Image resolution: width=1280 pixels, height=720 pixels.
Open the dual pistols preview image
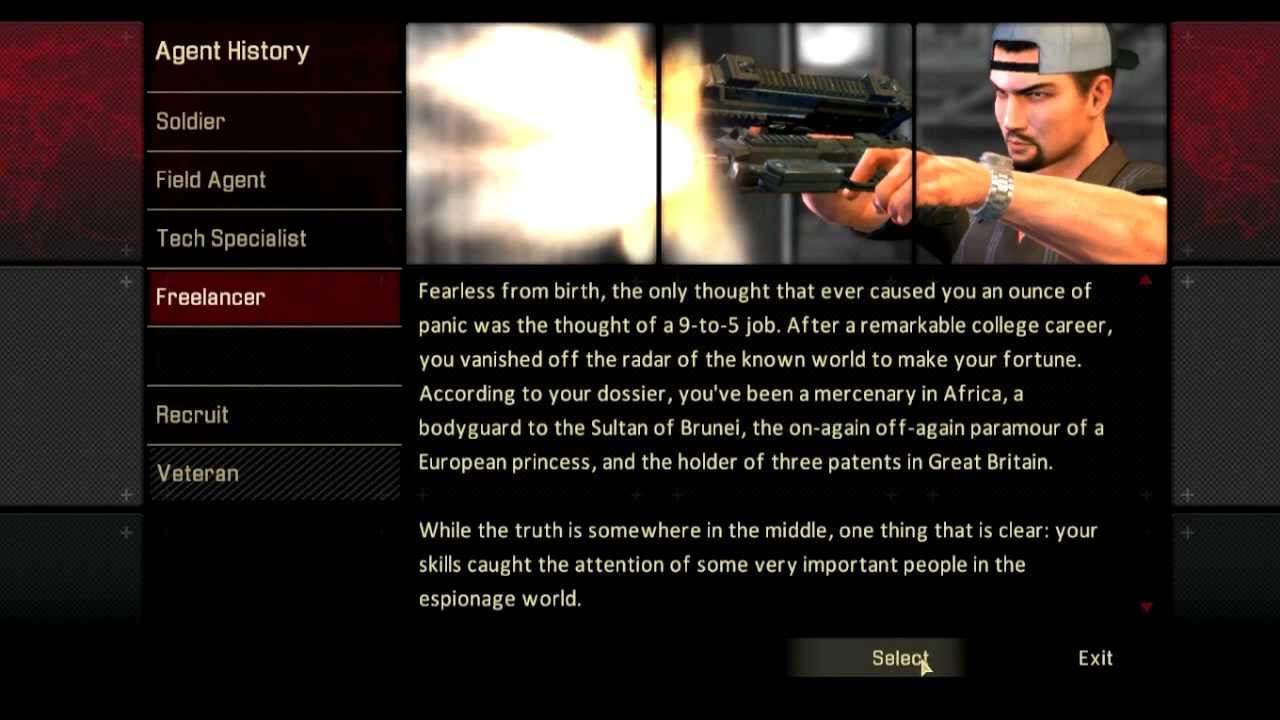[786, 140]
